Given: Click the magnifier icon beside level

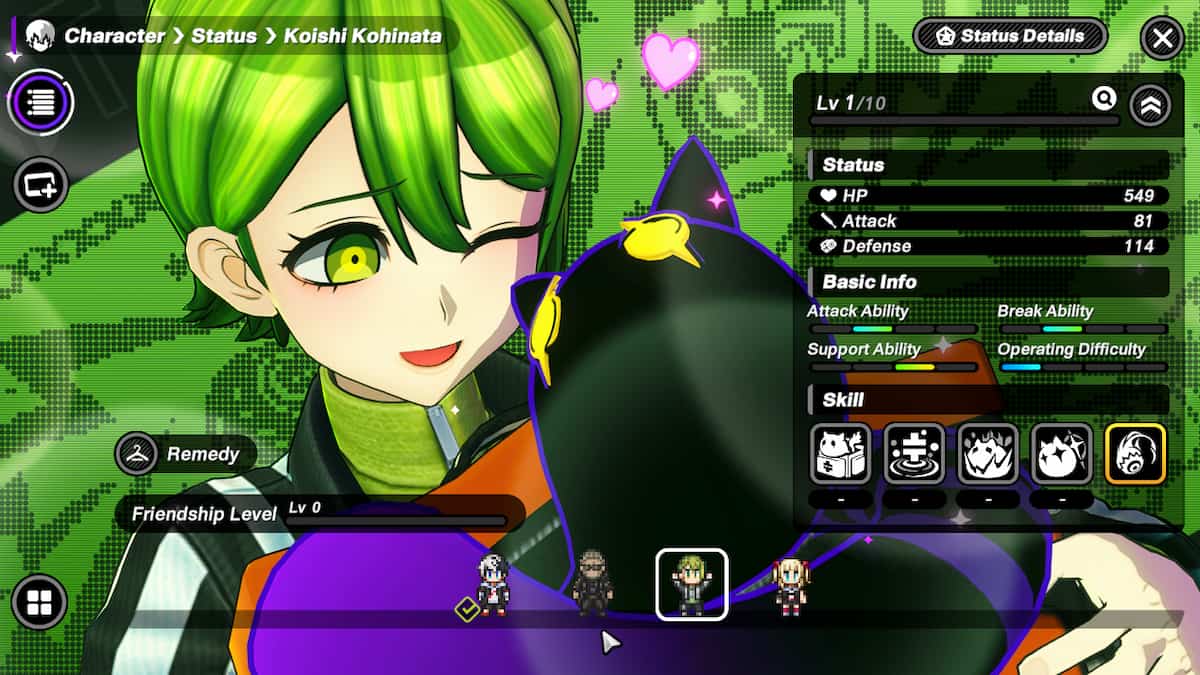Looking at the screenshot, I should (x=1104, y=98).
